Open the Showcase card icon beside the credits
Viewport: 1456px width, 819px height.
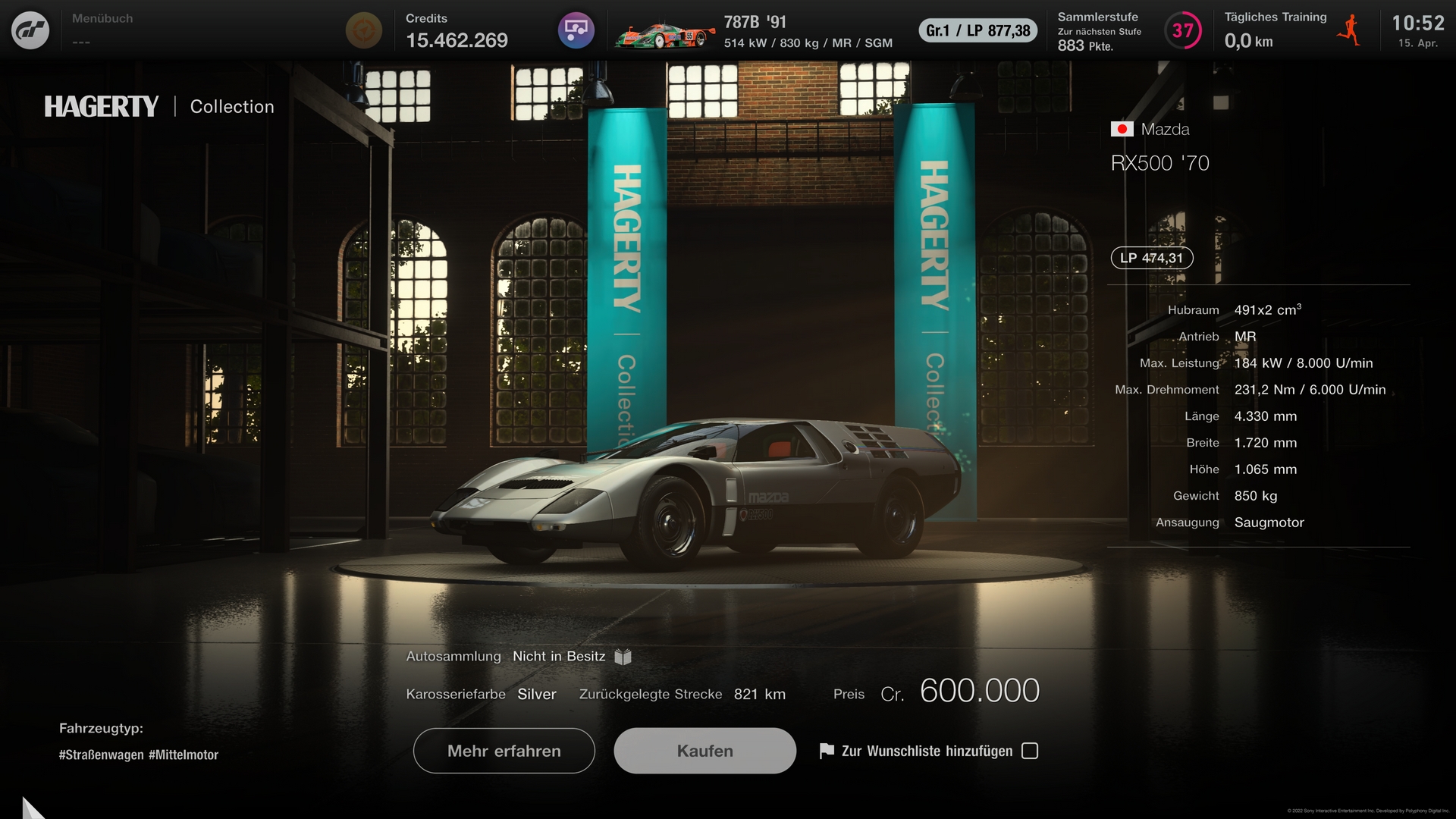pos(576,30)
